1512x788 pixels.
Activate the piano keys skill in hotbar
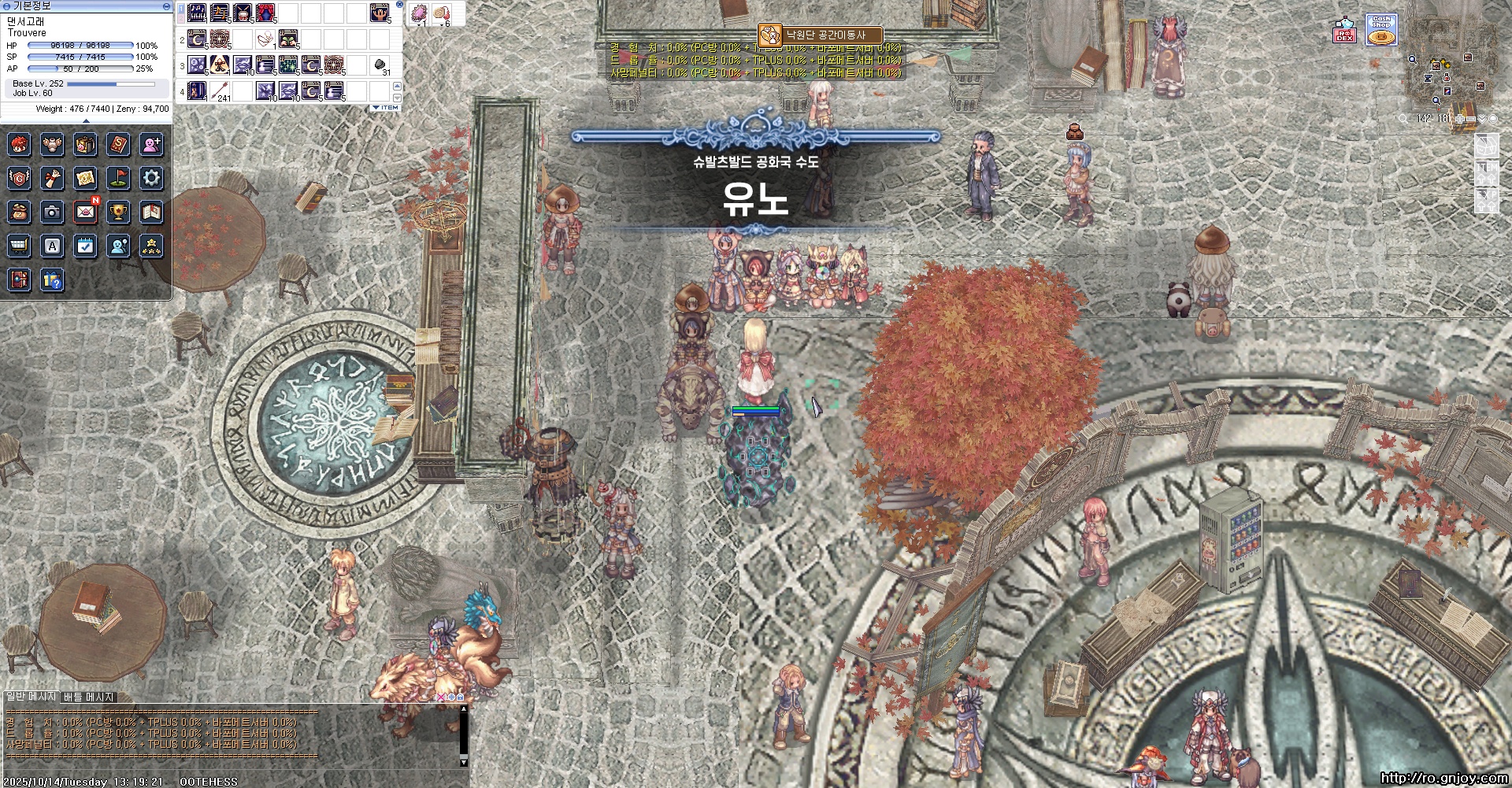pos(197,13)
